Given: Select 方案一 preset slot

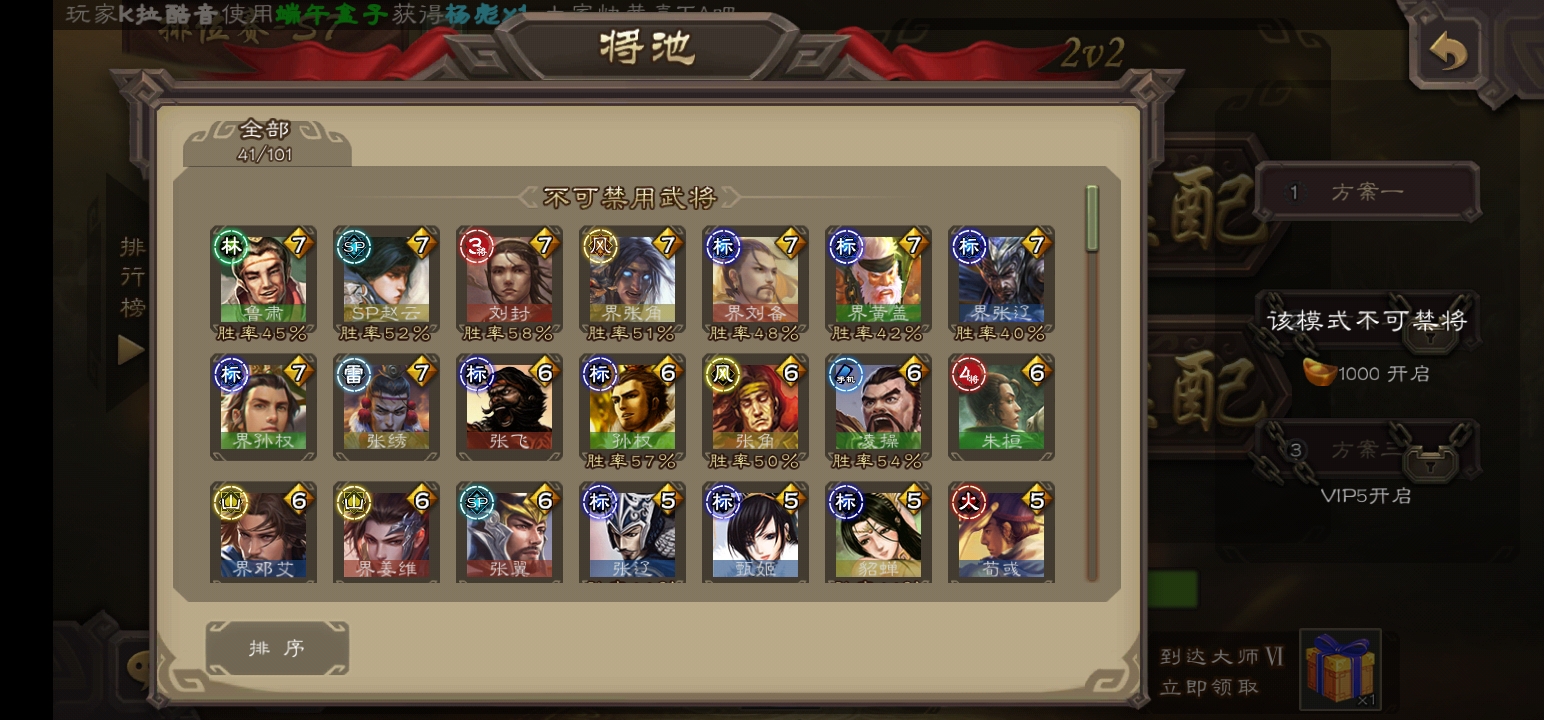Looking at the screenshot, I should point(1366,192).
